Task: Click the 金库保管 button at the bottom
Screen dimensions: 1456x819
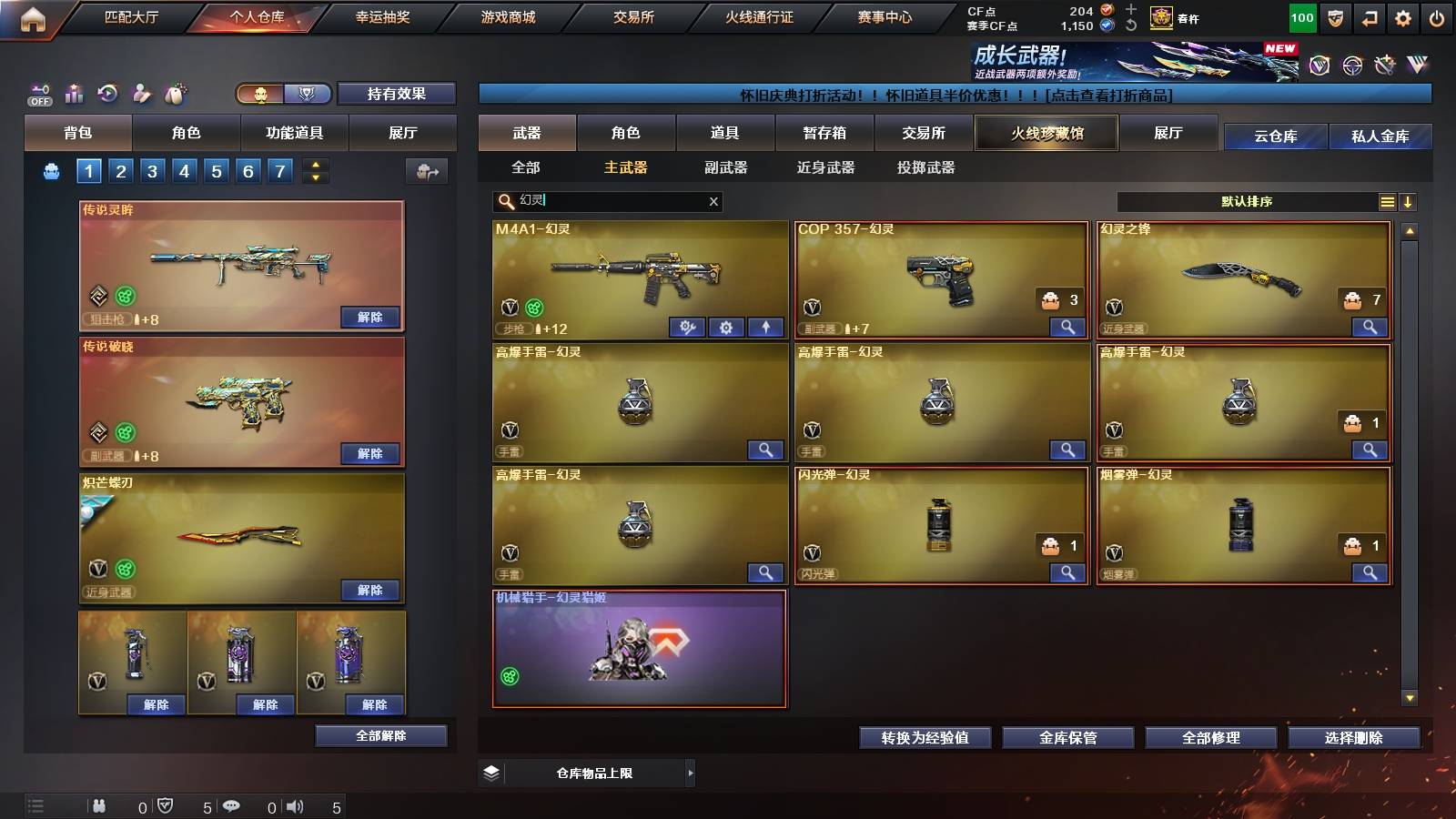Action: pyautogui.click(x=1067, y=738)
